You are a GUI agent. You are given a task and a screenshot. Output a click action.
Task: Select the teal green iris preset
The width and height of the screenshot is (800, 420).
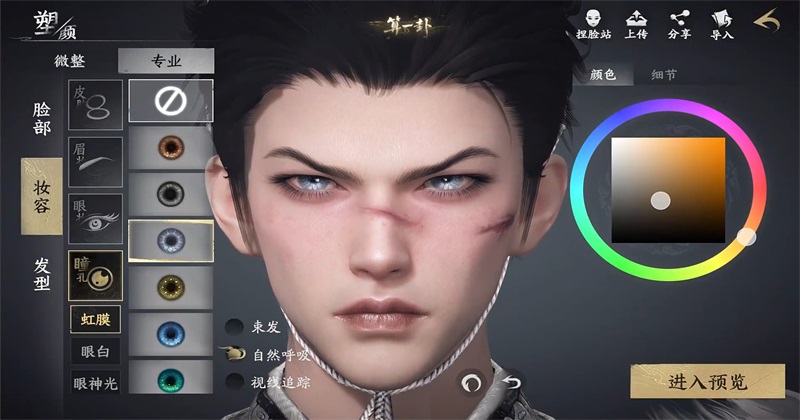170,381
